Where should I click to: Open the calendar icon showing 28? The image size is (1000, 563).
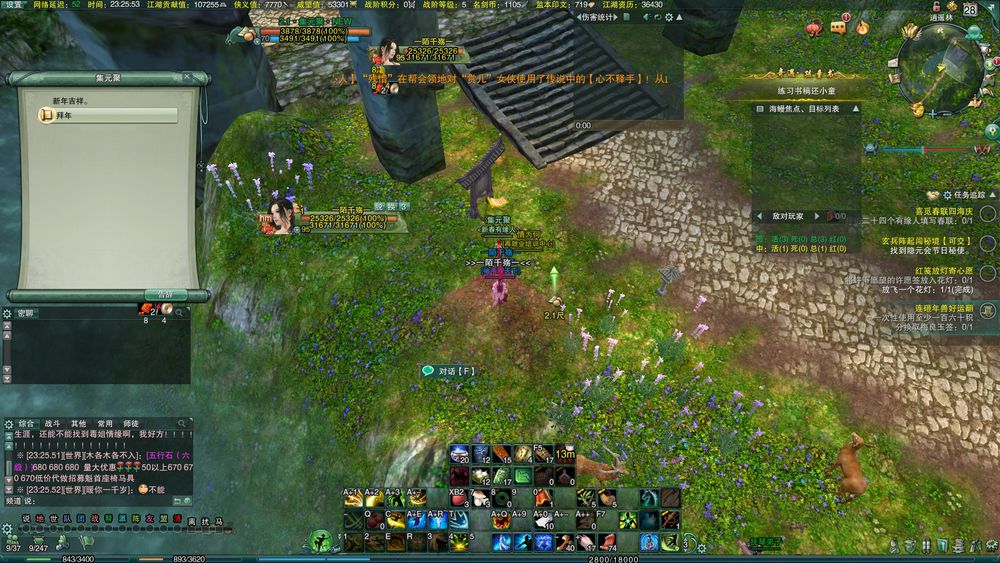click(970, 9)
